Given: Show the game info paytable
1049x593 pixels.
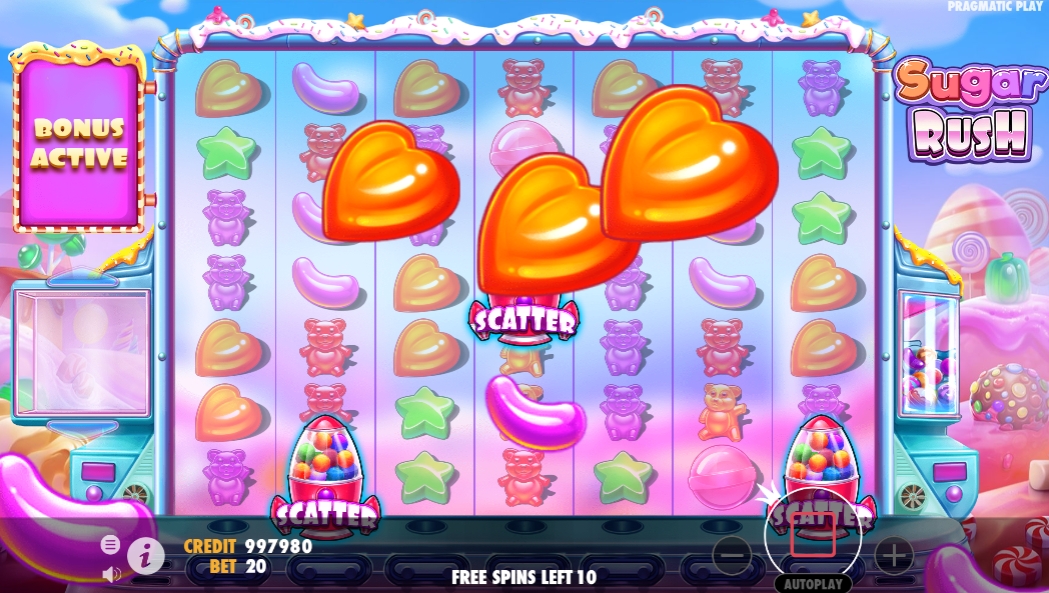Looking at the screenshot, I should click(146, 555).
